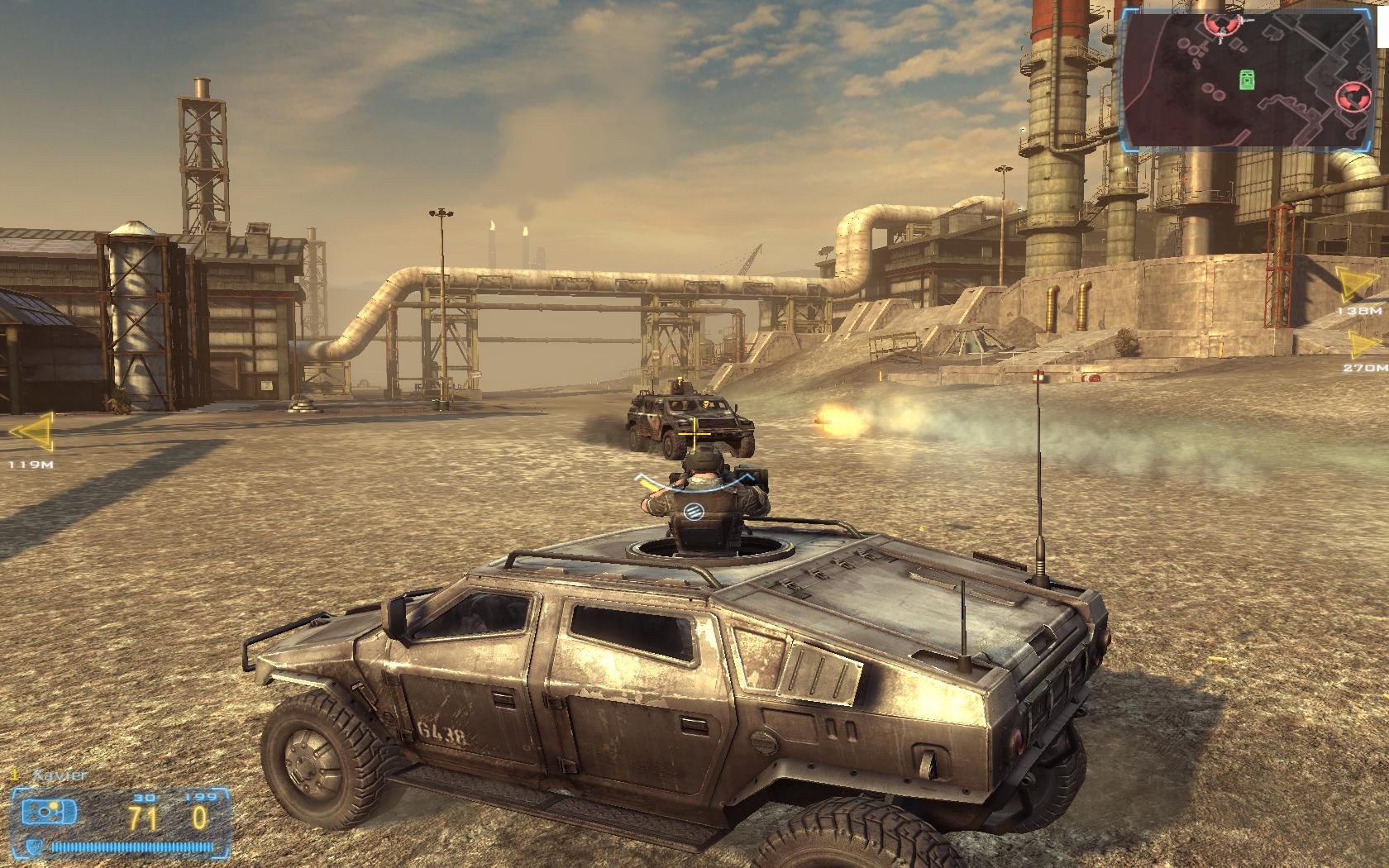Click the vehicle seat diagram icon

pos(49,812)
